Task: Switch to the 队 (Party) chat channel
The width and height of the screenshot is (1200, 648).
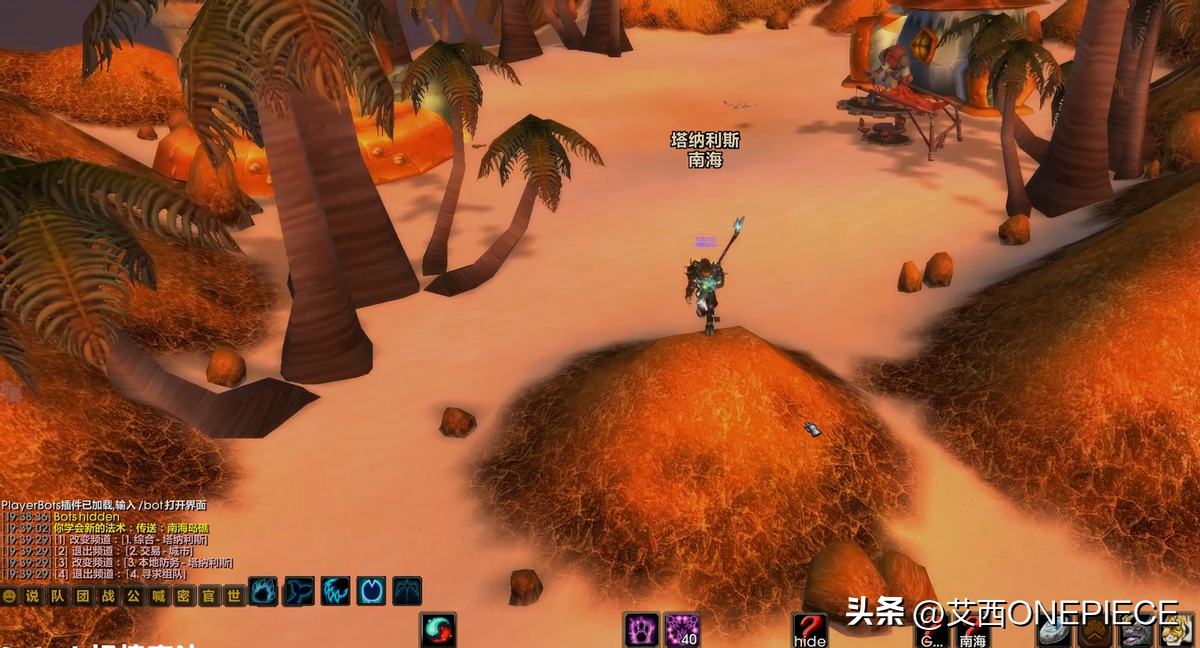Action: coord(57,596)
